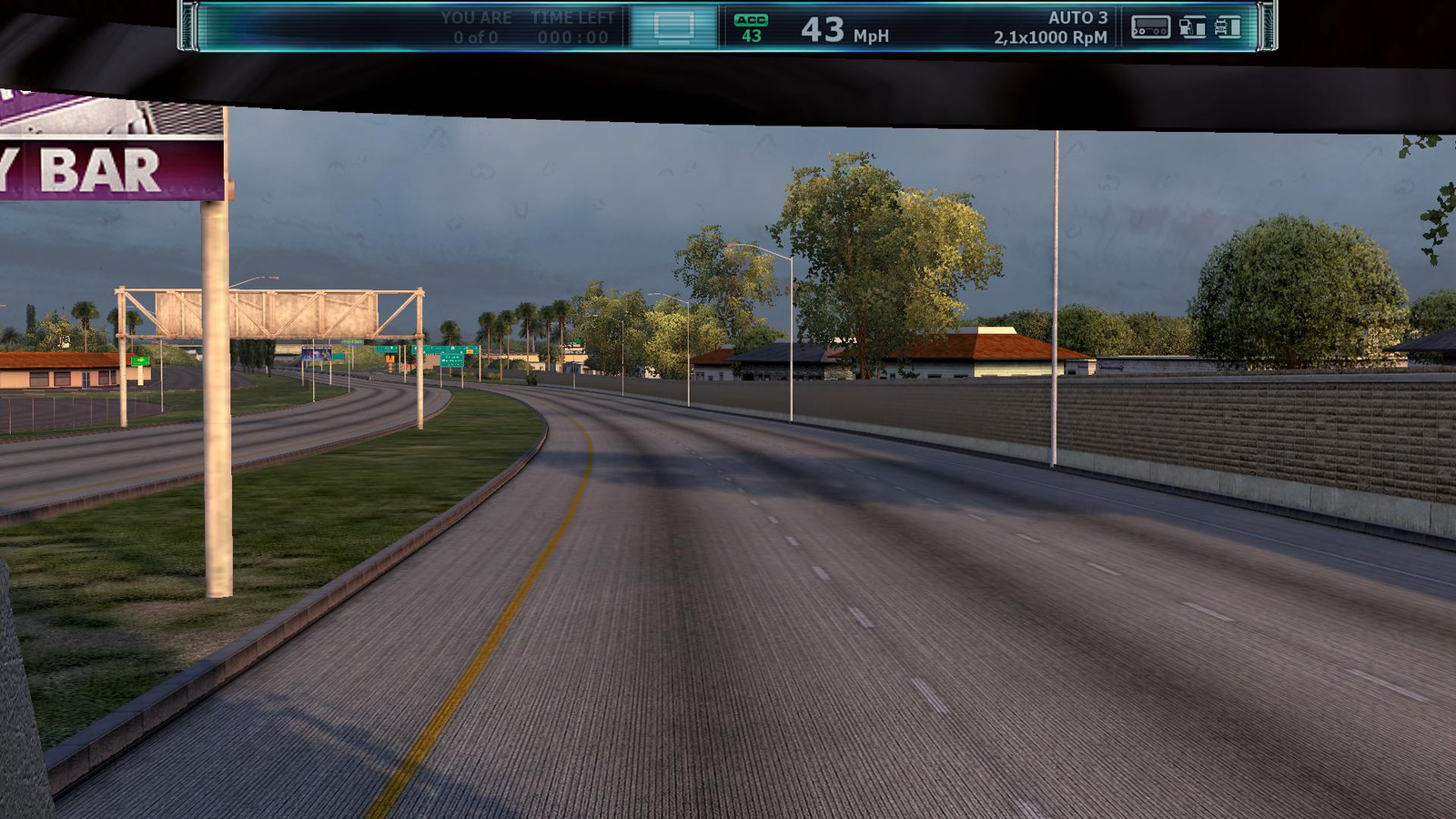Click the truck front-view icon
The width and height of the screenshot is (1456, 819).
click(x=1228, y=27)
